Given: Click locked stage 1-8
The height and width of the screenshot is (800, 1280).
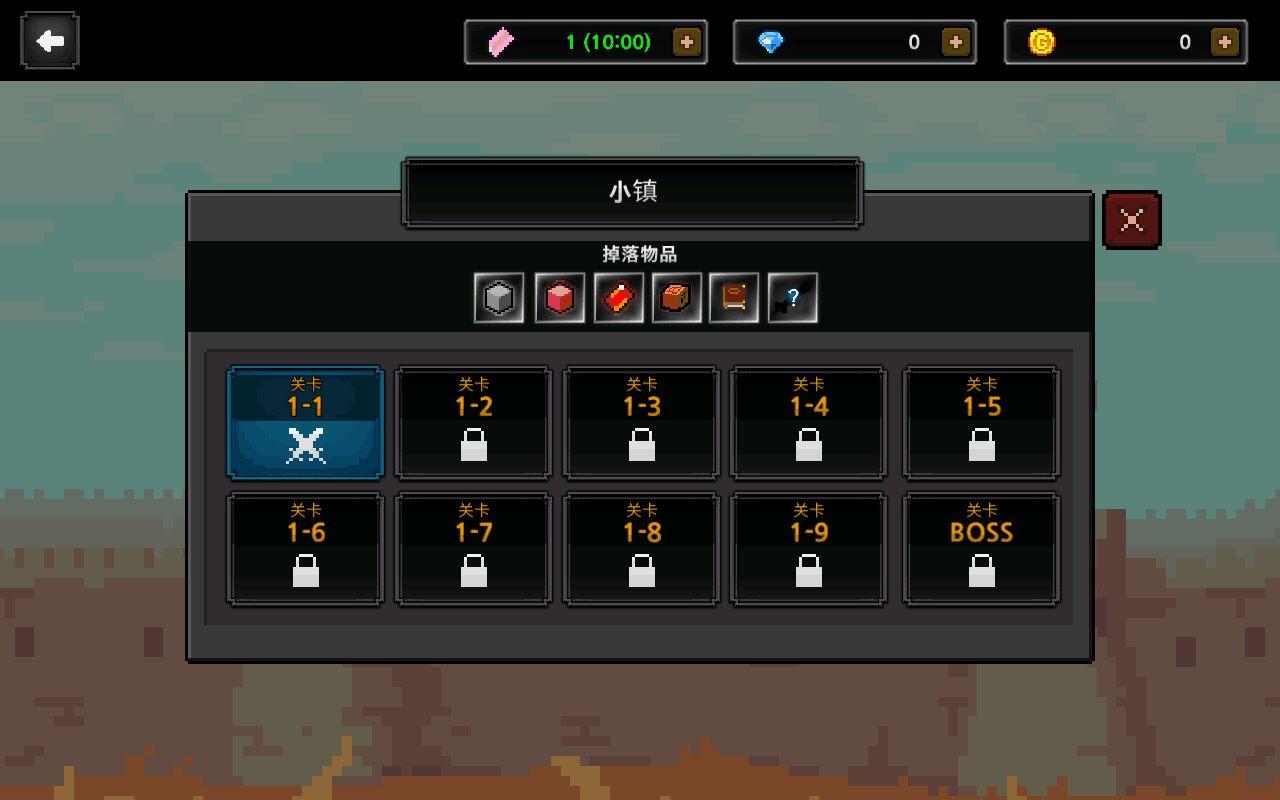Looking at the screenshot, I should [x=641, y=549].
